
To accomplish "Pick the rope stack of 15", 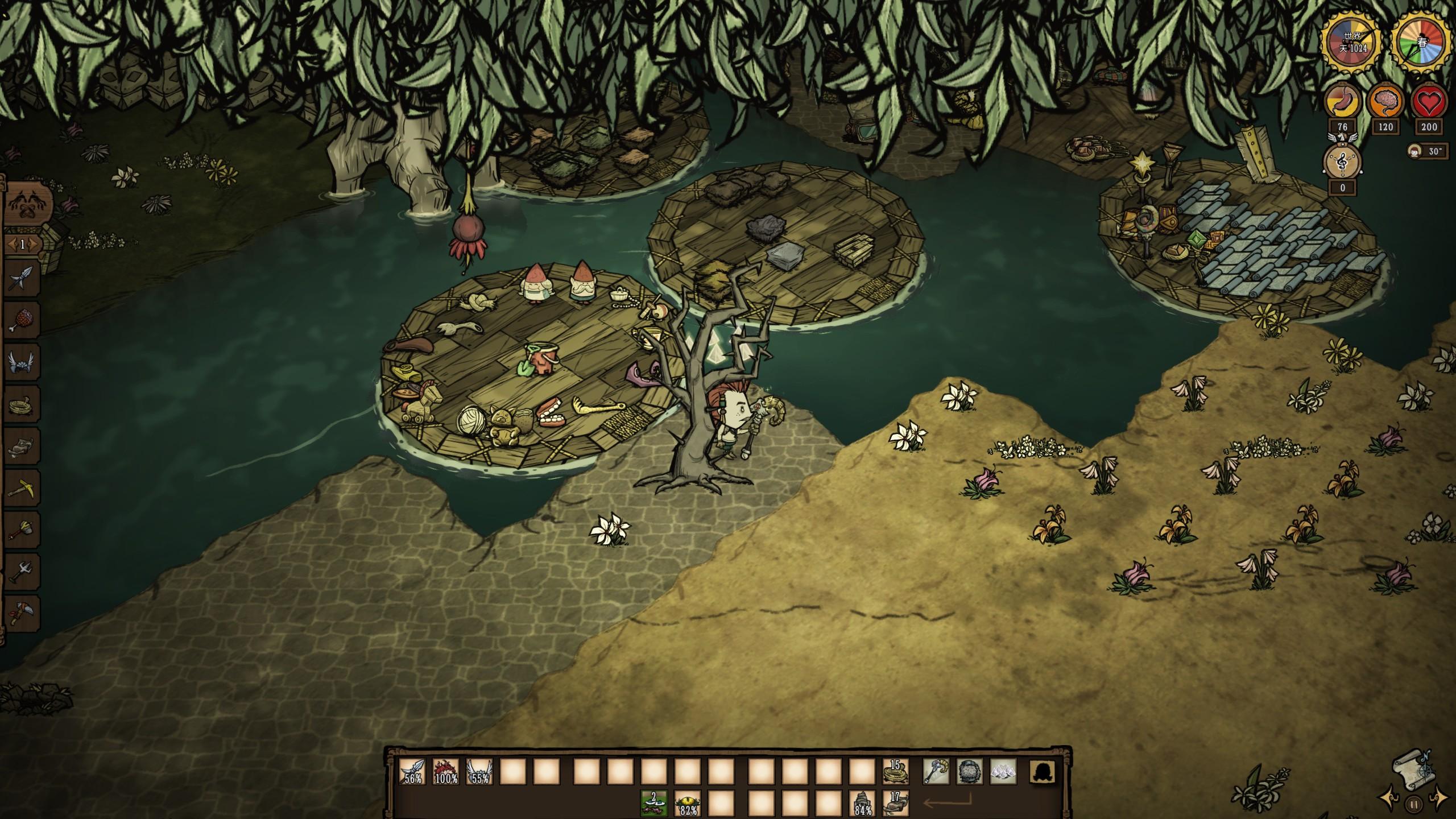I will coord(895,772).
